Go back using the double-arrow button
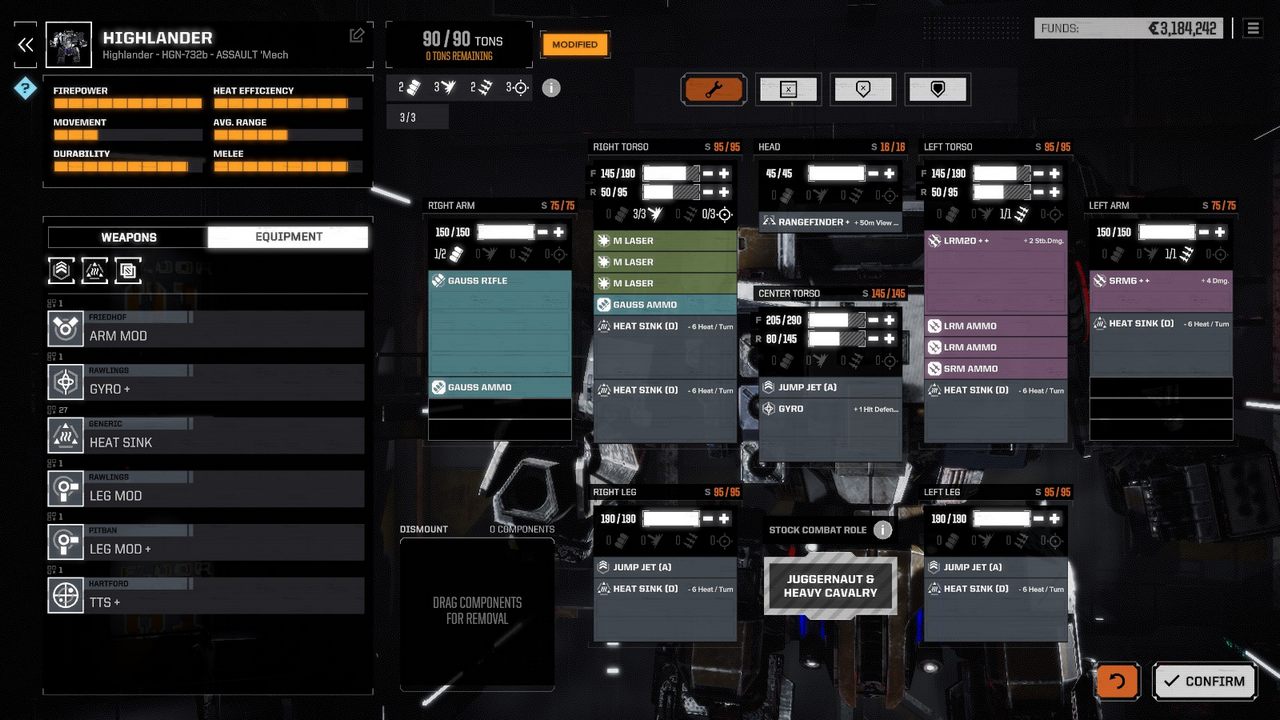1280x720 pixels. (26, 44)
